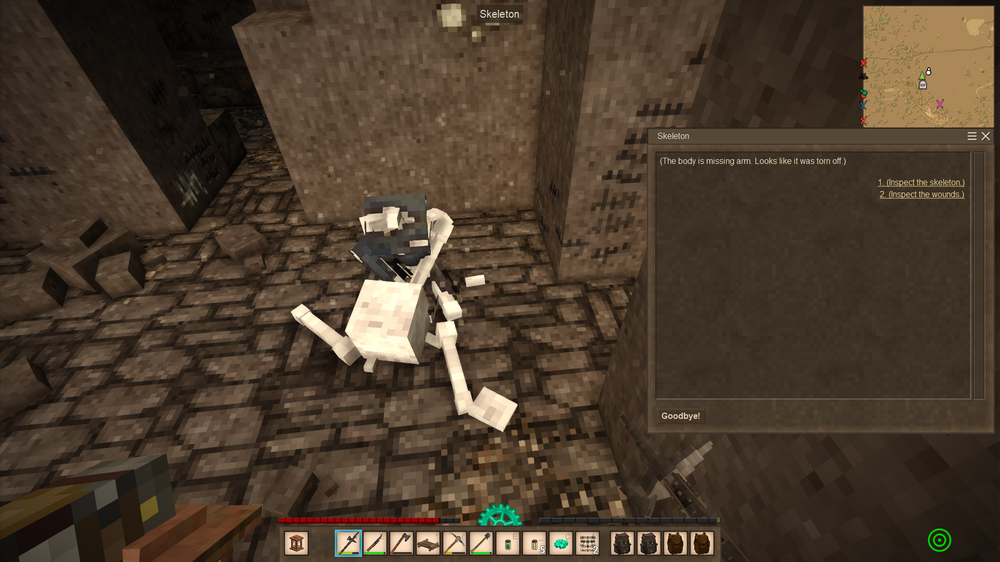Say Goodbye to end the dialogue
Viewport: 1000px width, 562px height.
point(681,416)
